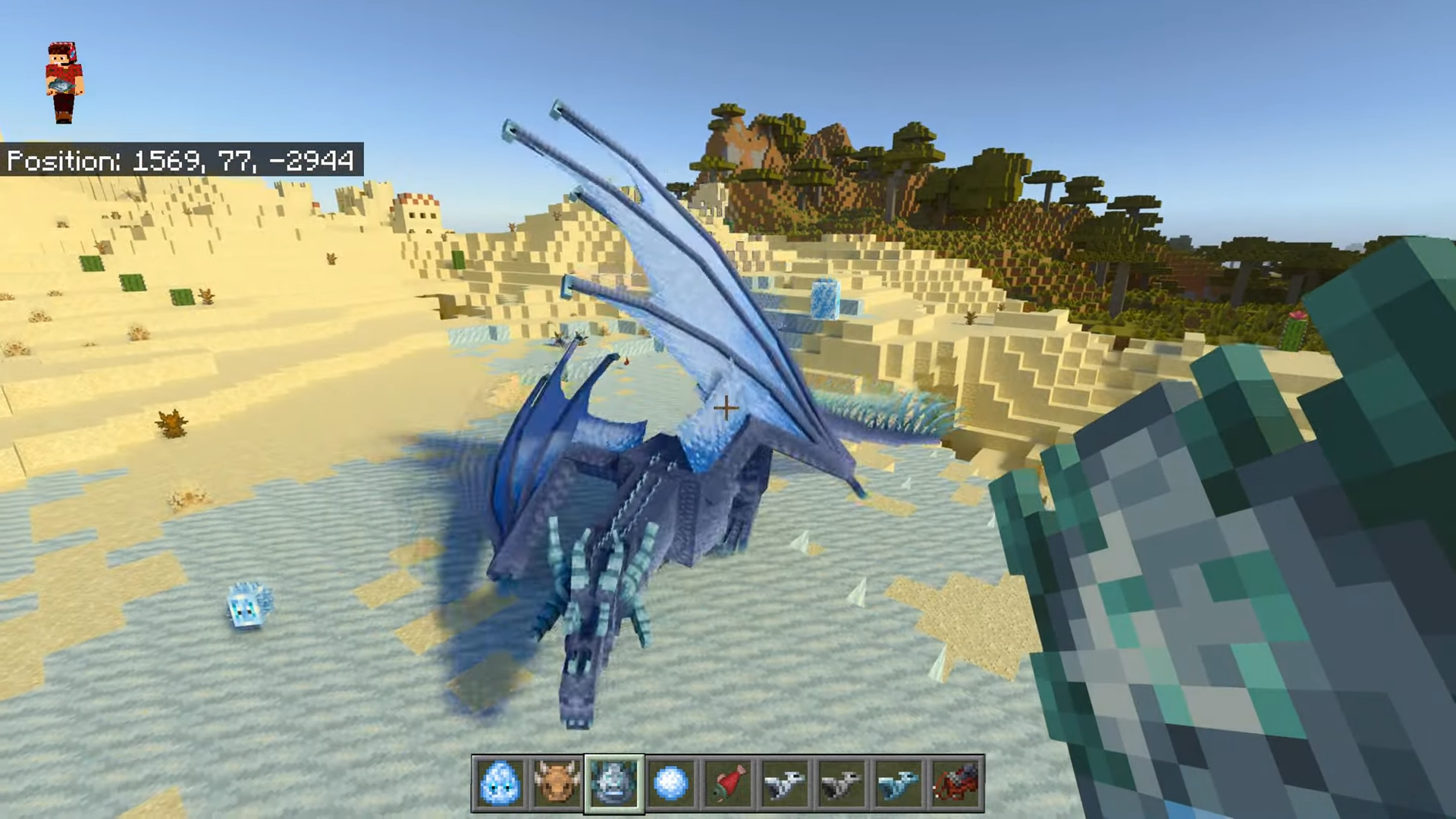Select the blue ice egg with a face
This screenshot has height=819, width=1456.
point(500,783)
